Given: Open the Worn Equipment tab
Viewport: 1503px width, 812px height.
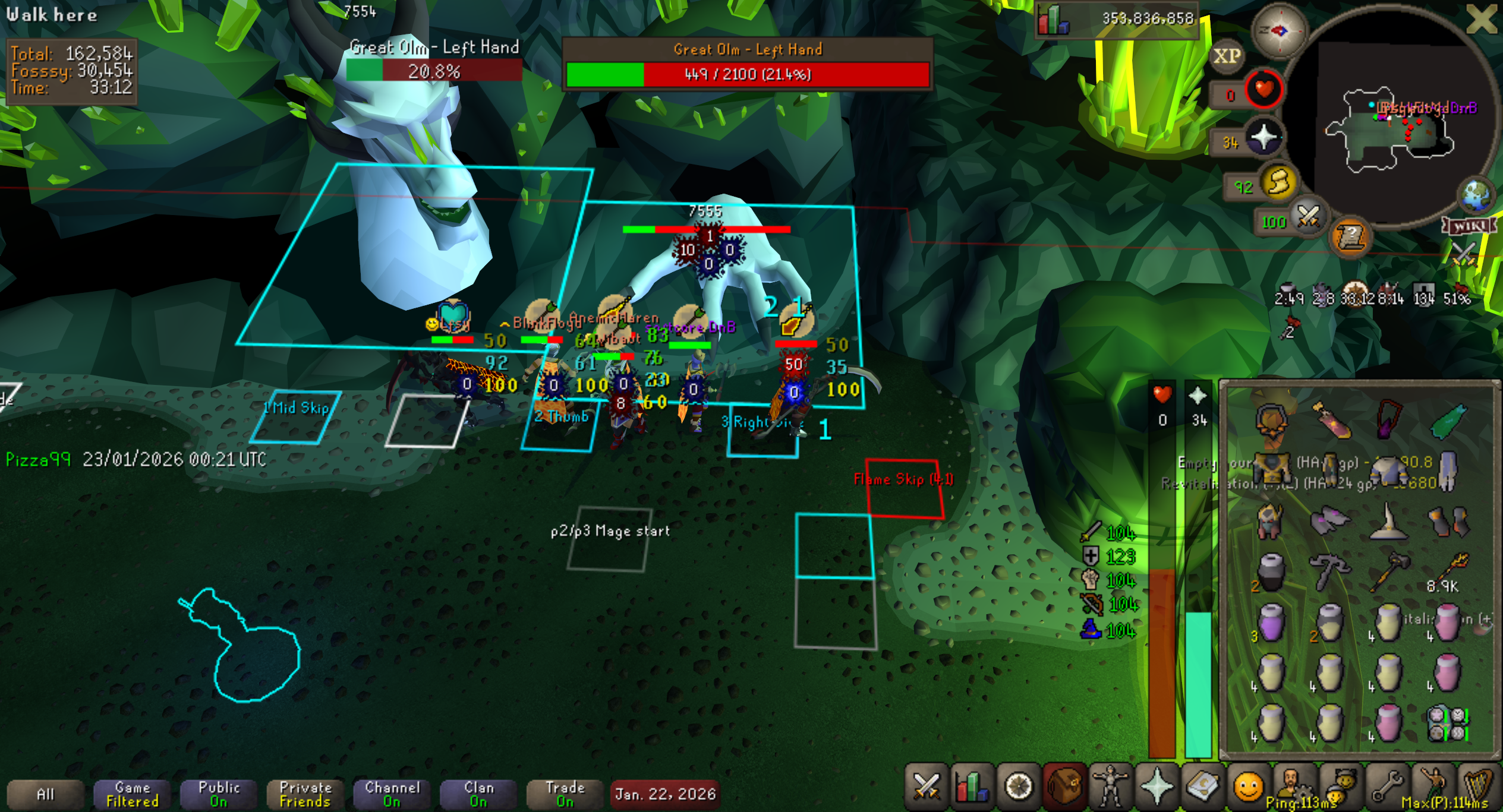Looking at the screenshot, I should (1110, 788).
